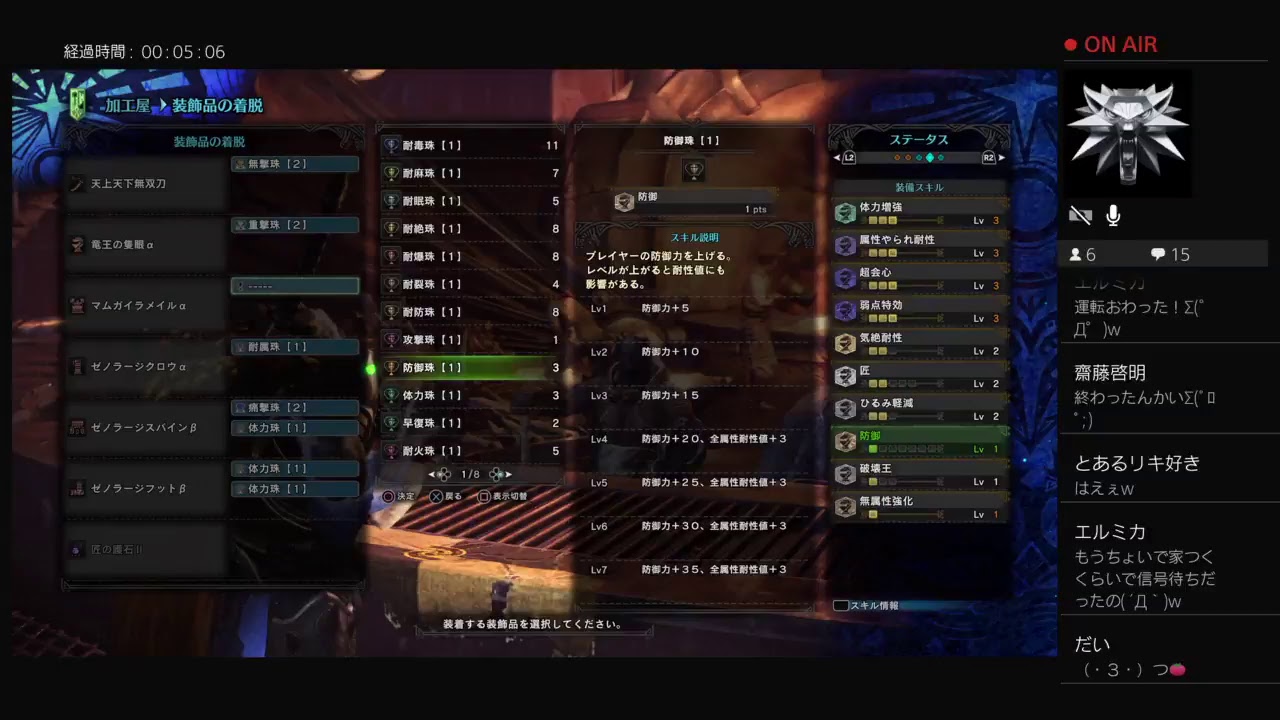Click the Witcher wolf channel avatar
This screenshot has width=1280, height=720.
1128,133
